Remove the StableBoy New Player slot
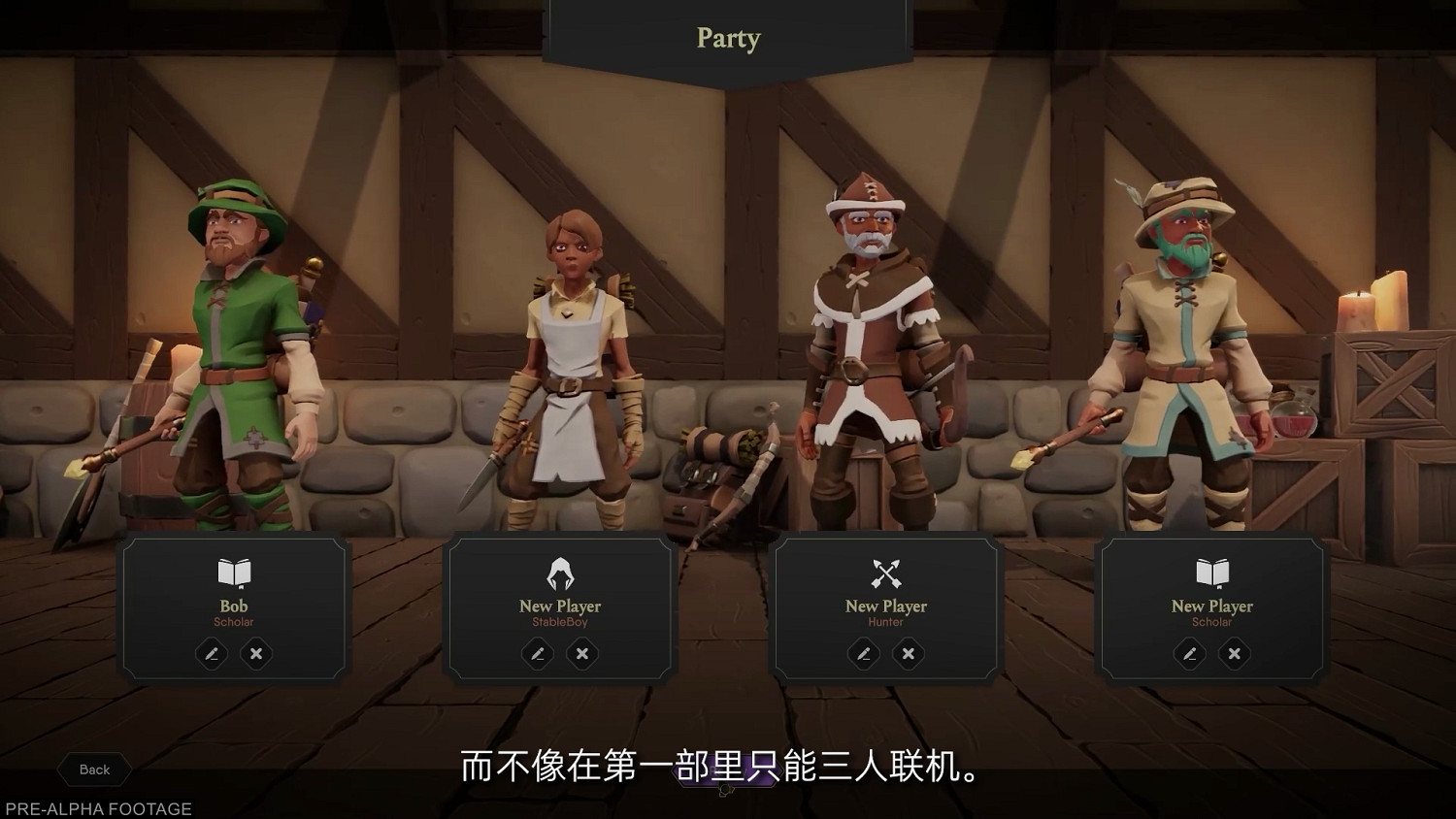The width and height of the screenshot is (1456, 819). pyautogui.click(x=582, y=654)
